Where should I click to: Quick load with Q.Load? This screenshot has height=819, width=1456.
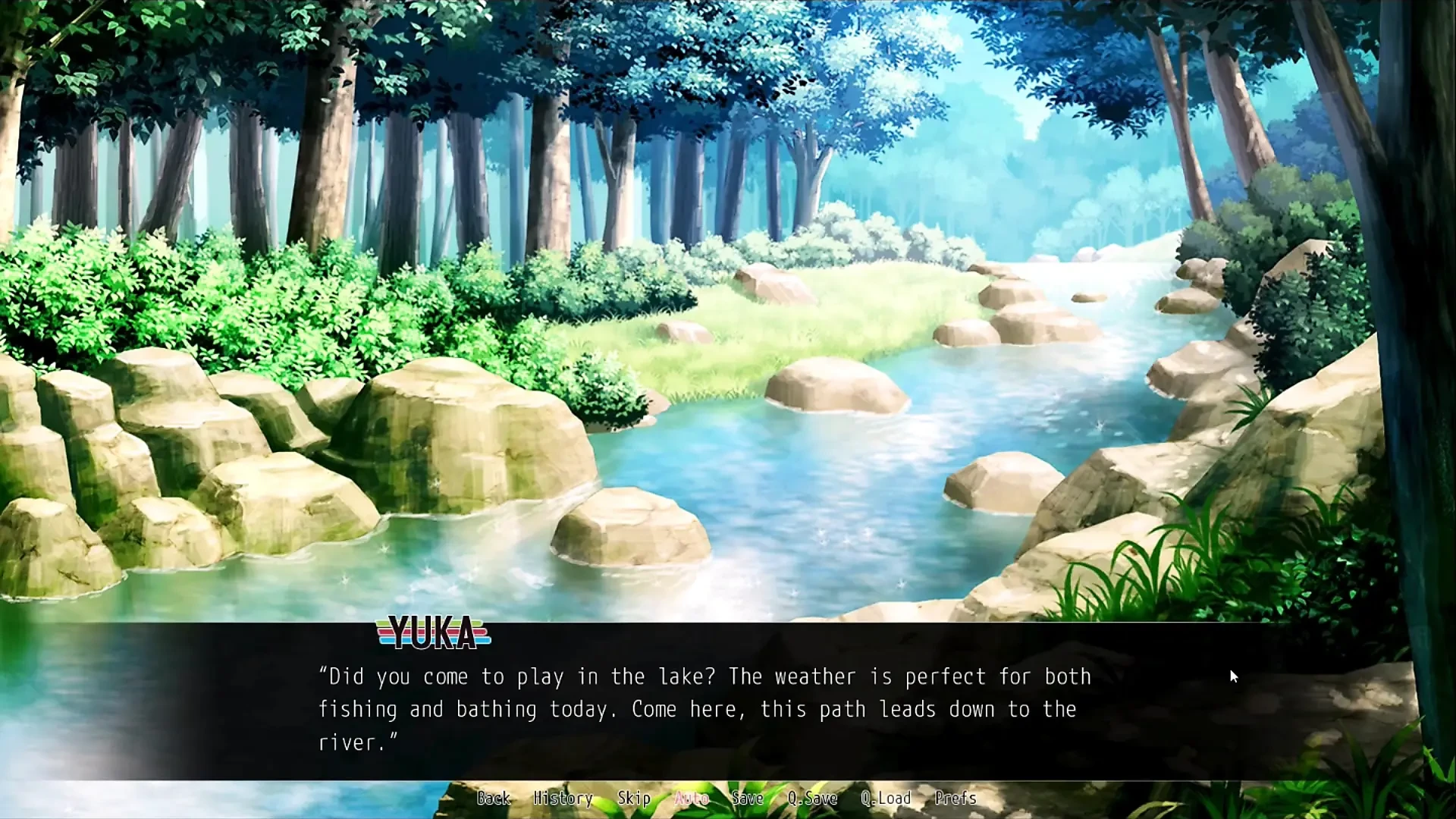pos(886,798)
